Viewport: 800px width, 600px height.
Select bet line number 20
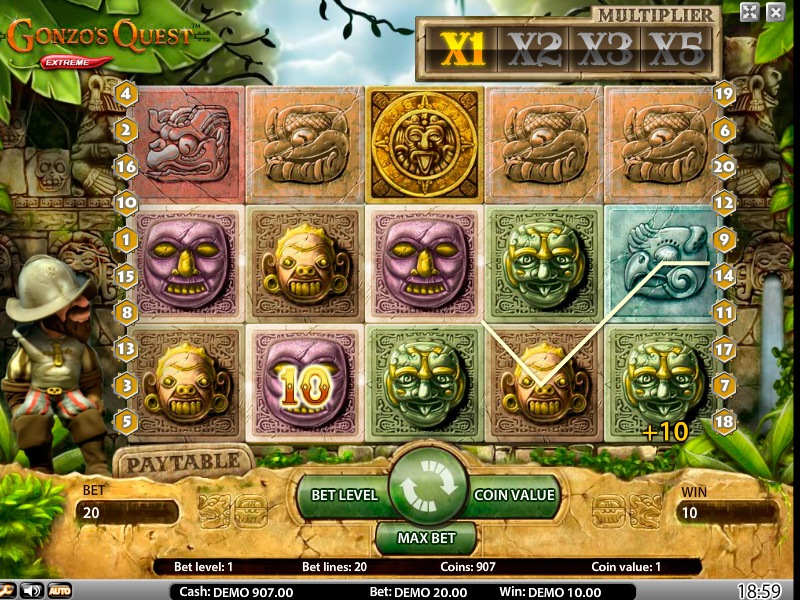pyautogui.click(x=725, y=167)
